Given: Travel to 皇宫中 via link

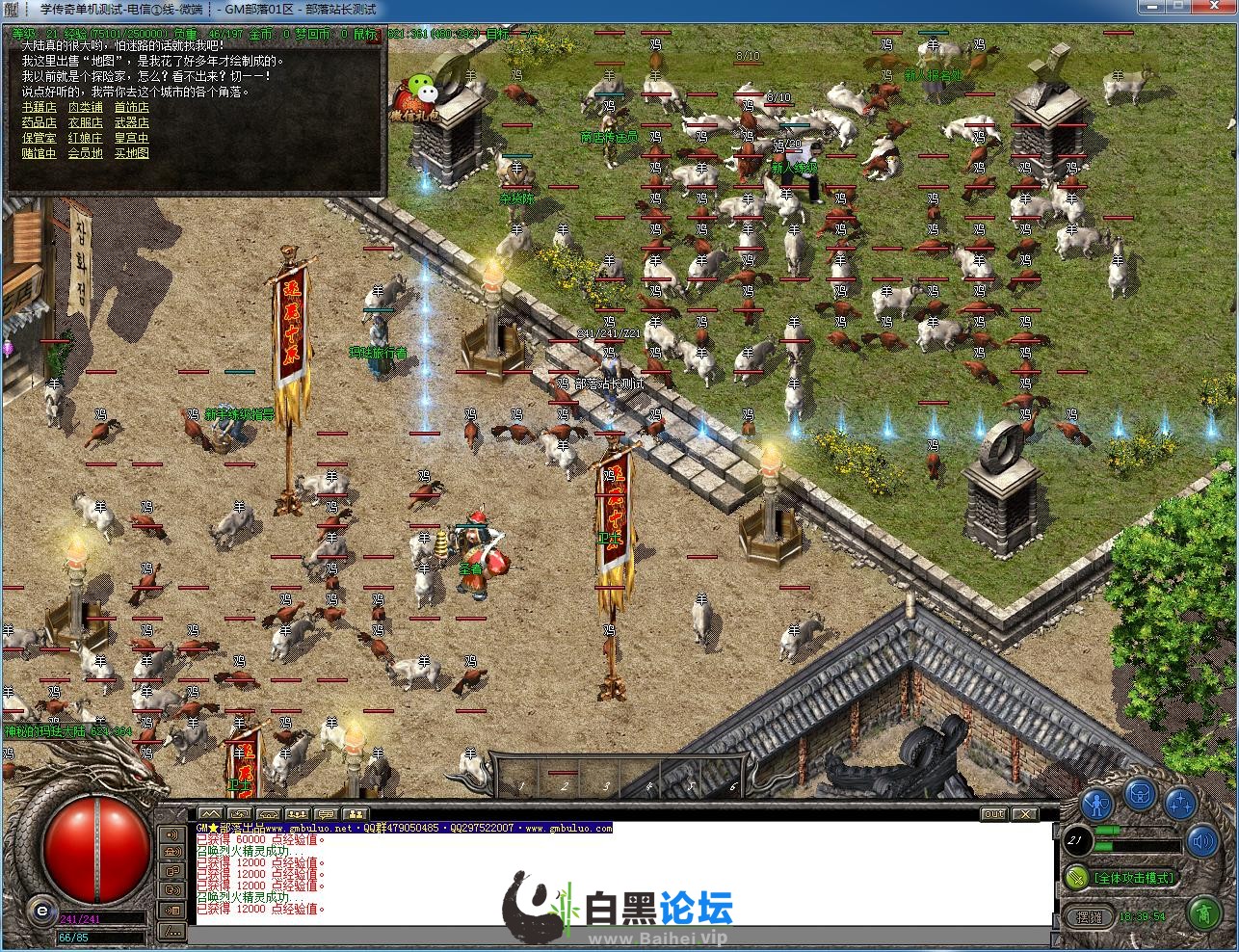Looking at the screenshot, I should click(131, 139).
